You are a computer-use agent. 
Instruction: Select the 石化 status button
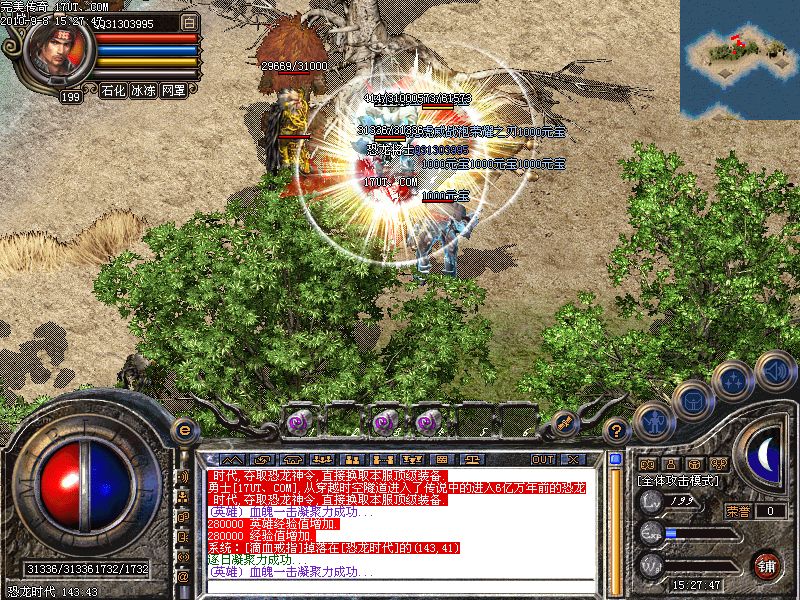[x=113, y=90]
